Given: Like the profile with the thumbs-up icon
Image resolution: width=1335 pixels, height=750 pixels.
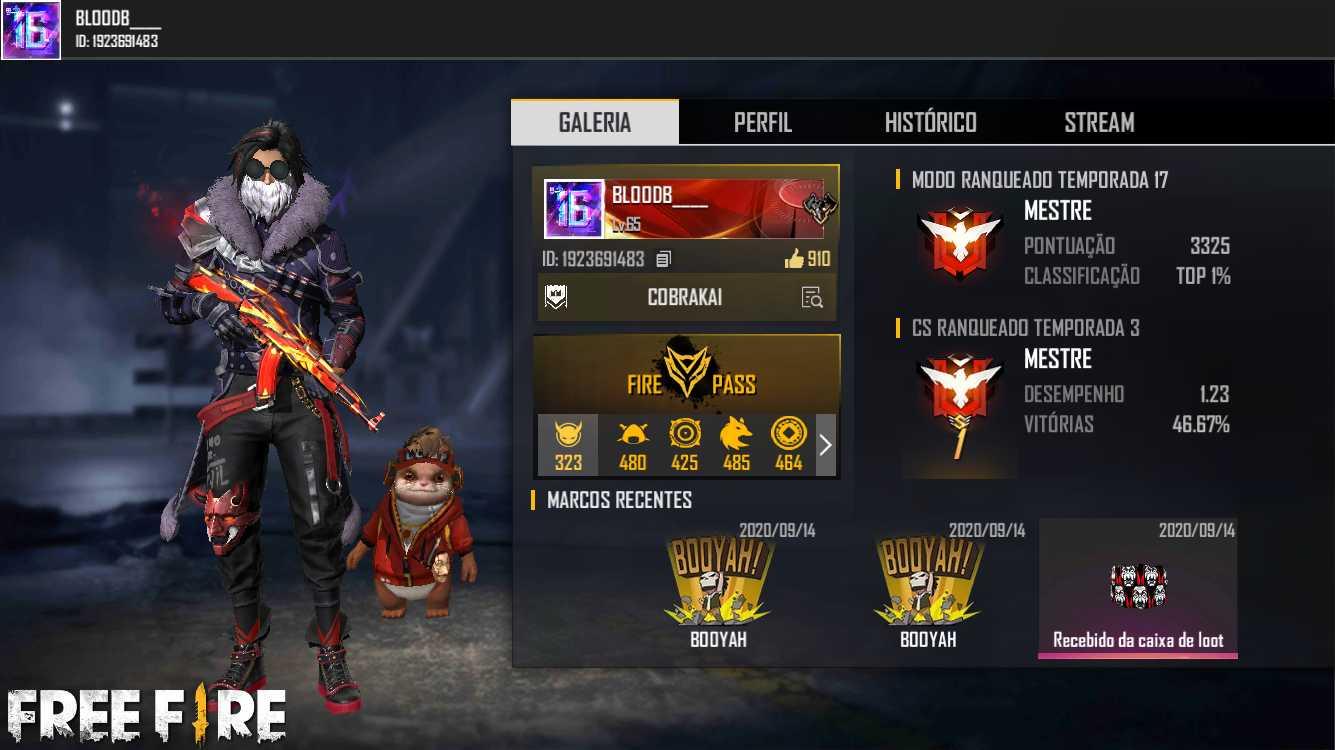Looking at the screenshot, I should coord(795,259).
